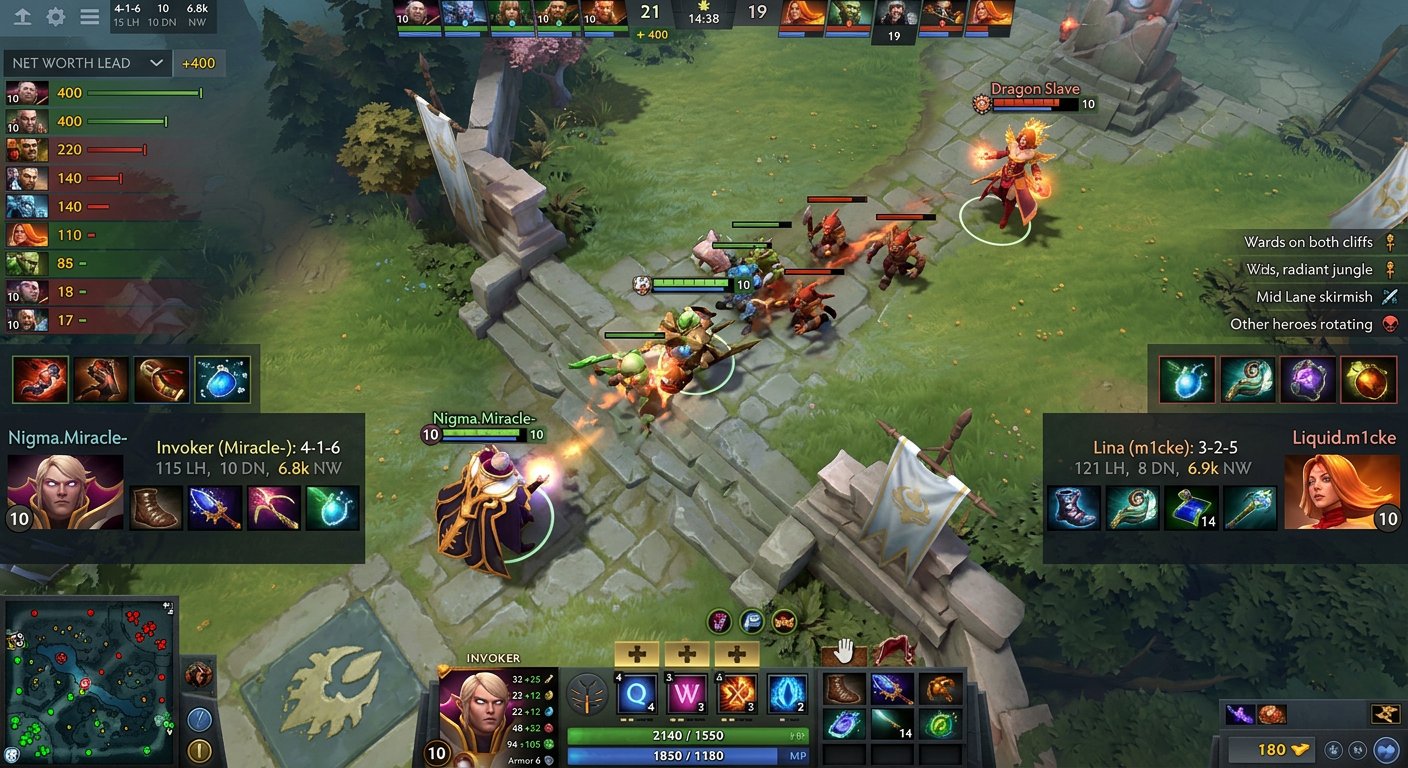Image resolution: width=1408 pixels, height=768 pixels.
Task: Select Invoker's Wex ability icon
Action: [x=684, y=693]
